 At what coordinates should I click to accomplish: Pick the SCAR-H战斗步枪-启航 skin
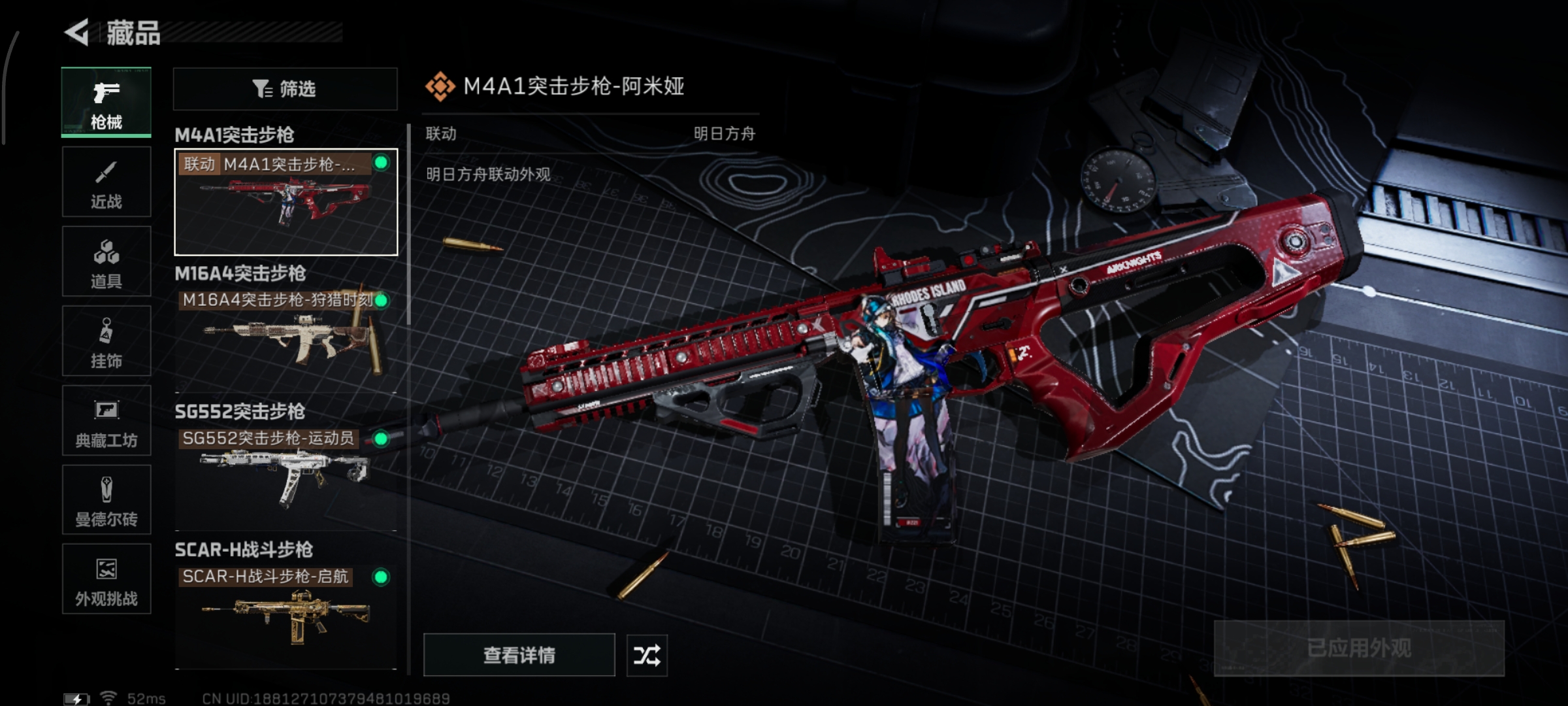[x=286, y=616]
